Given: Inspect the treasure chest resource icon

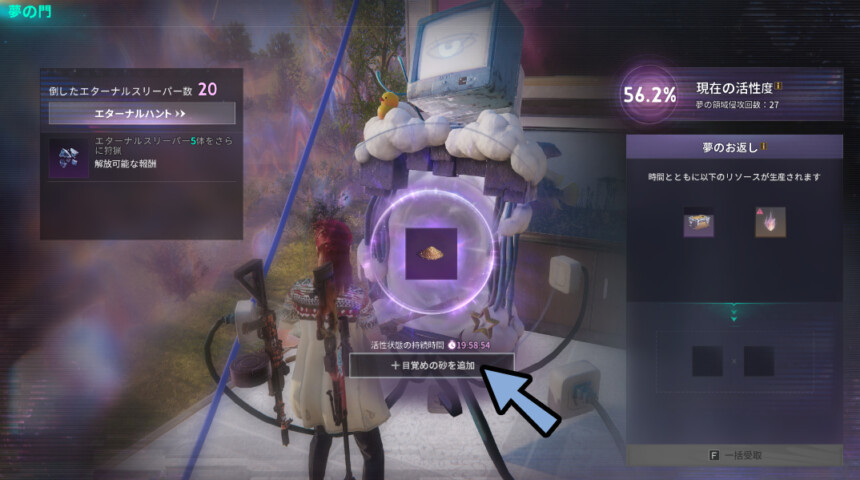Looking at the screenshot, I should coord(699,223).
